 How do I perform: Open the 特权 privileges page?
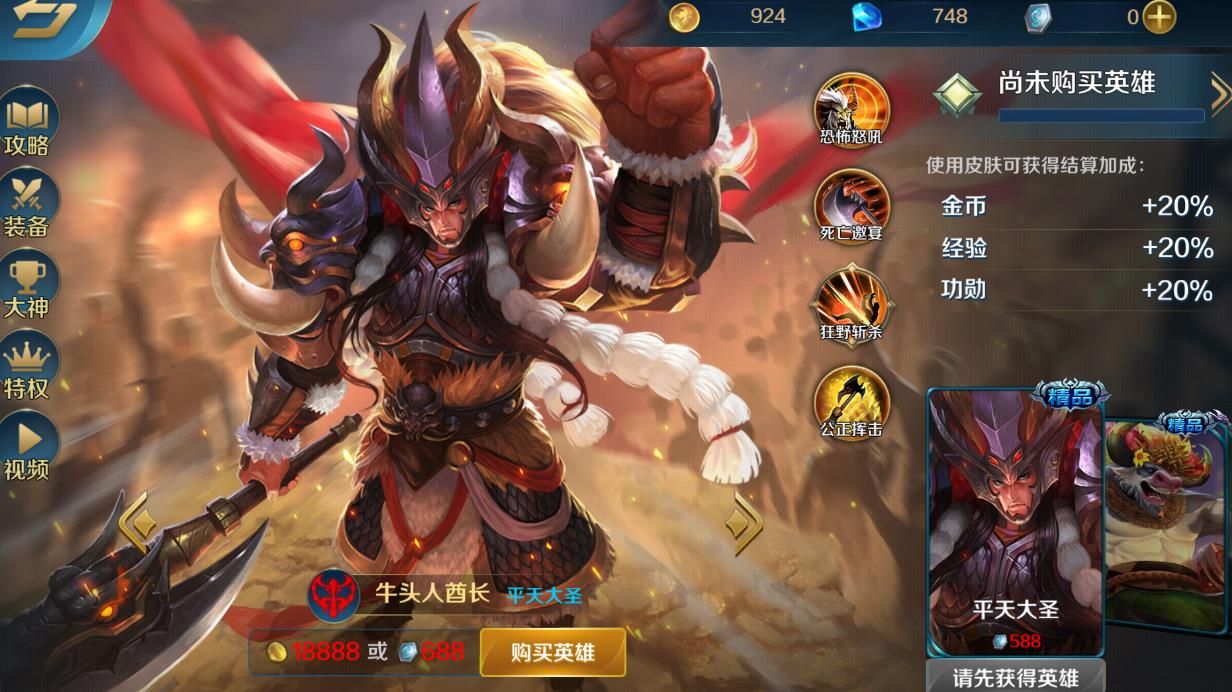pos(27,366)
